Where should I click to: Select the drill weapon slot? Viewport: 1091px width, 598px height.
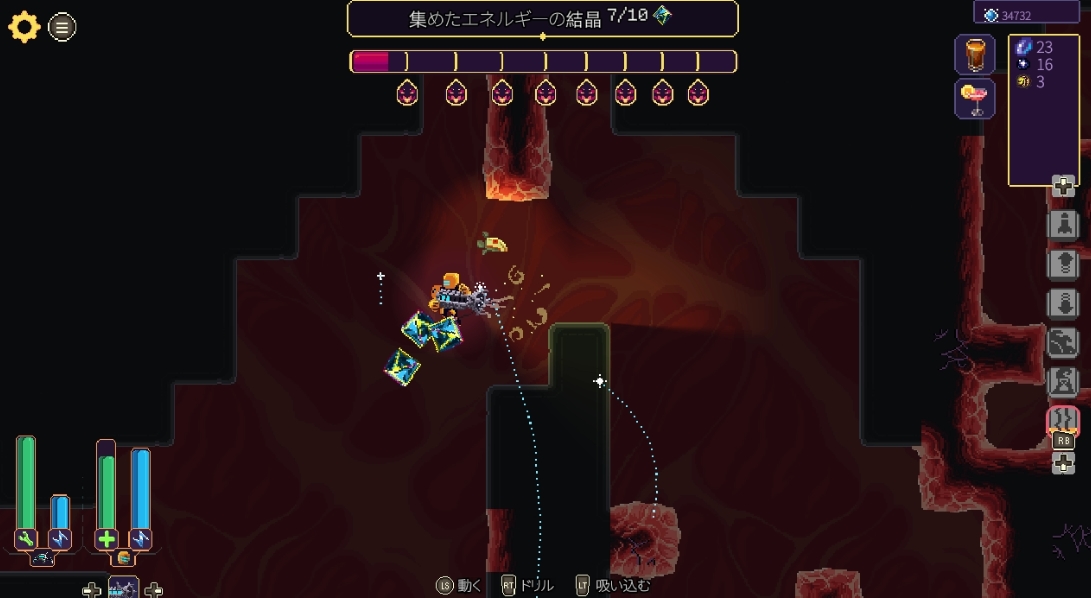123,588
